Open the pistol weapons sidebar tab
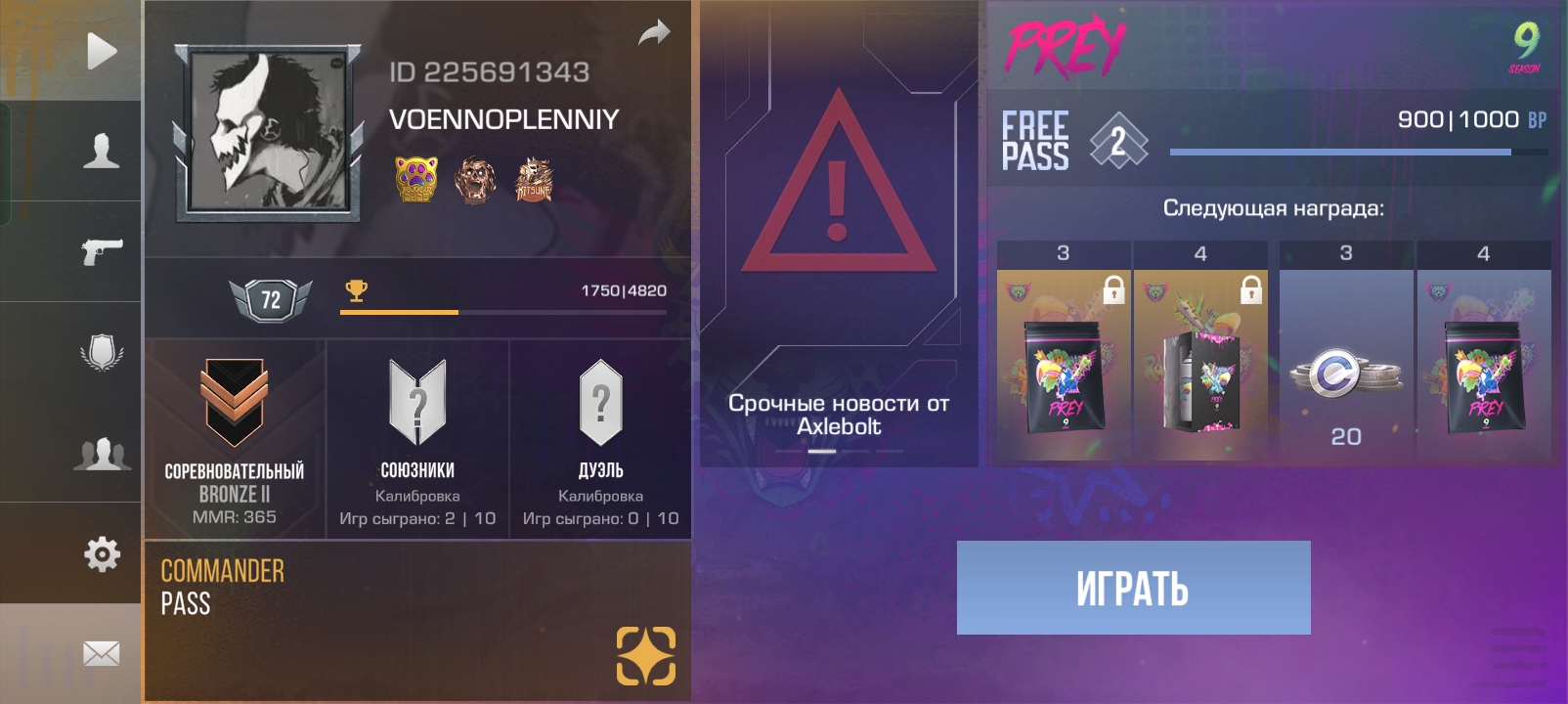Image resolution: width=1568 pixels, height=704 pixels. click(101, 251)
